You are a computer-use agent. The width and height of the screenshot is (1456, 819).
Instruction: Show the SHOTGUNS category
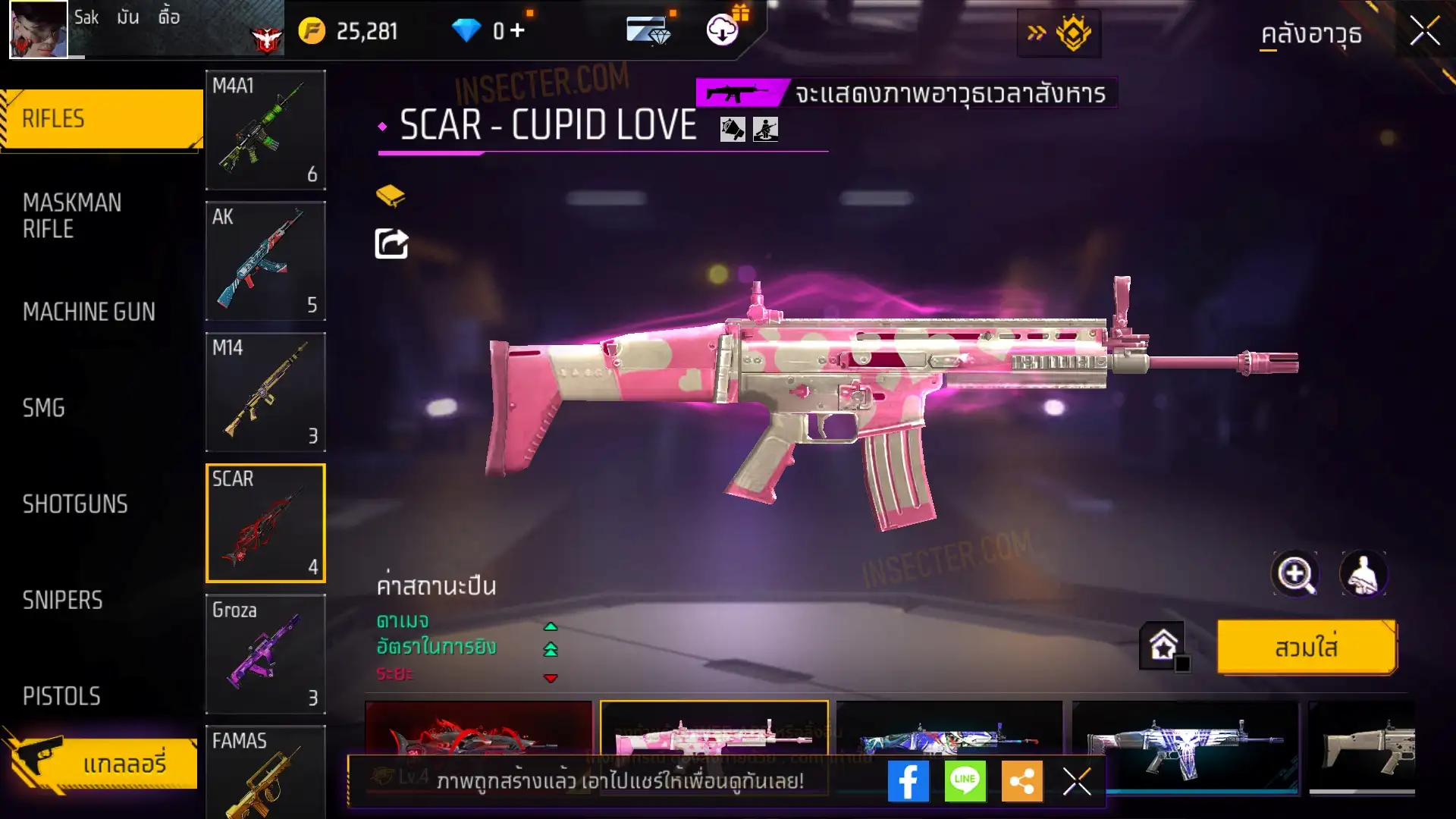[x=75, y=504]
